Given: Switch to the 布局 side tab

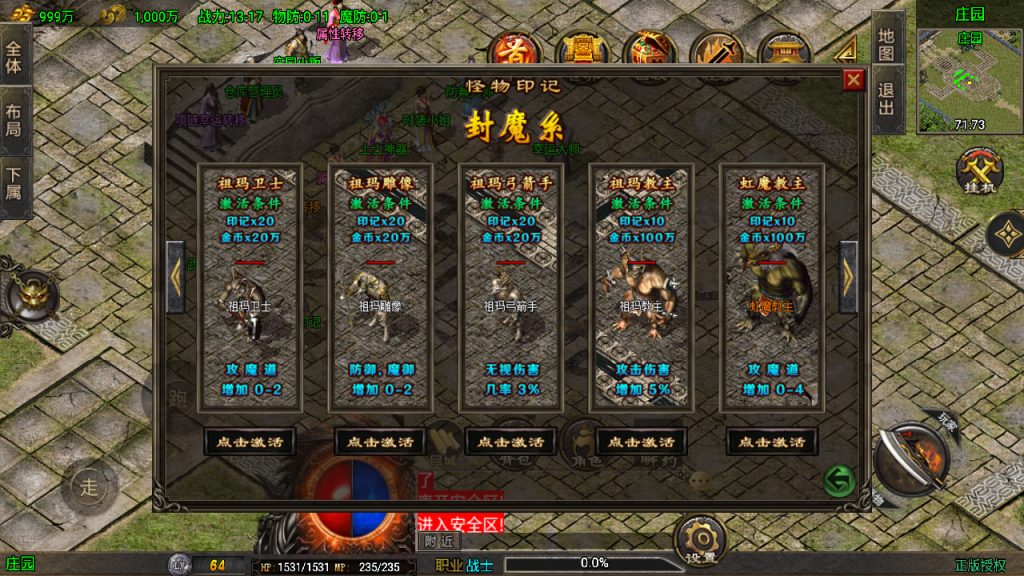Looking at the screenshot, I should coord(13,120).
